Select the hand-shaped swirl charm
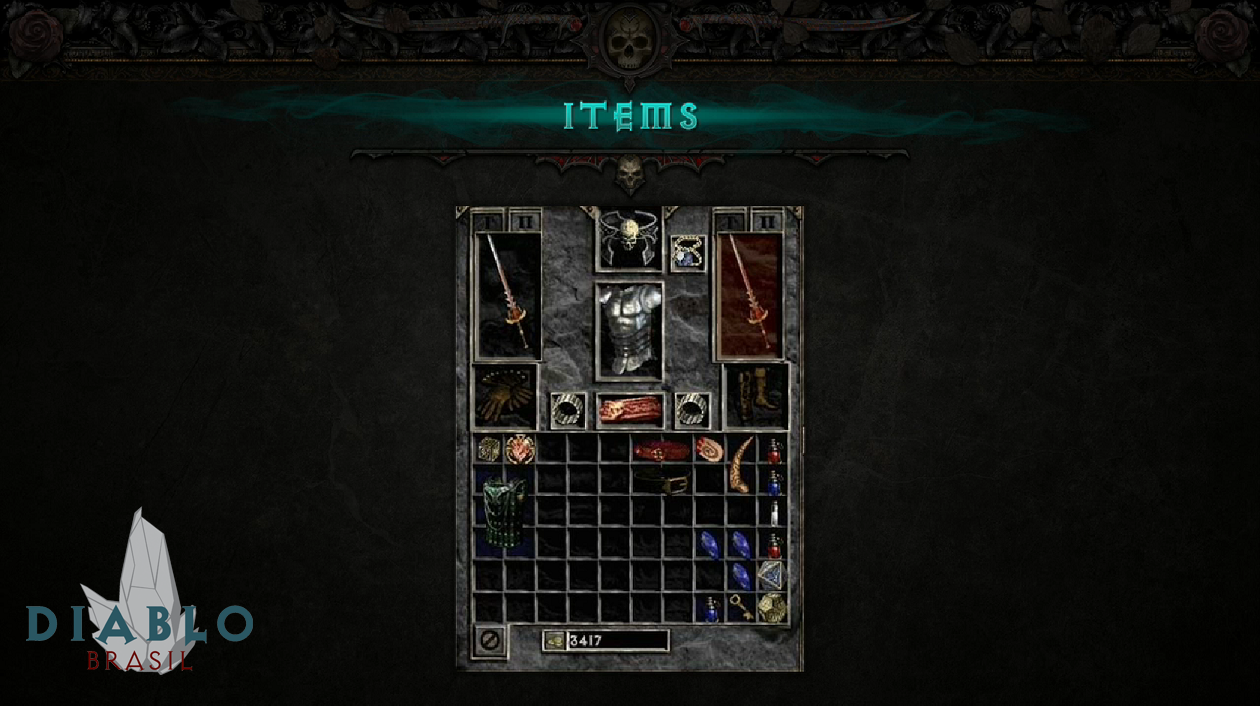Viewport: 1260px width, 706px height. pyautogui.click(x=709, y=449)
